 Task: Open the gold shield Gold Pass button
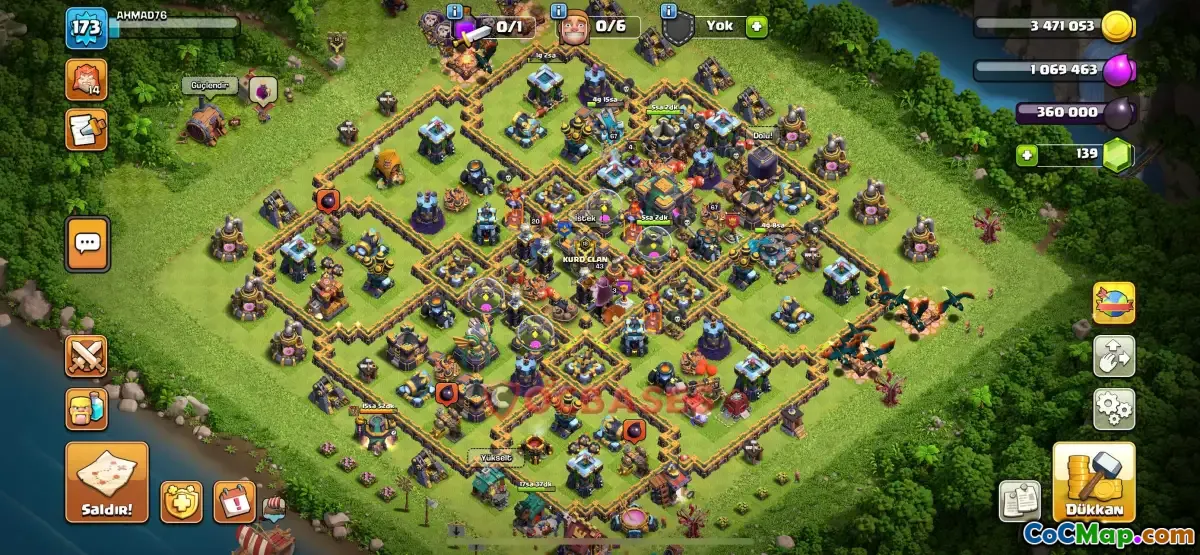tap(181, 501)
